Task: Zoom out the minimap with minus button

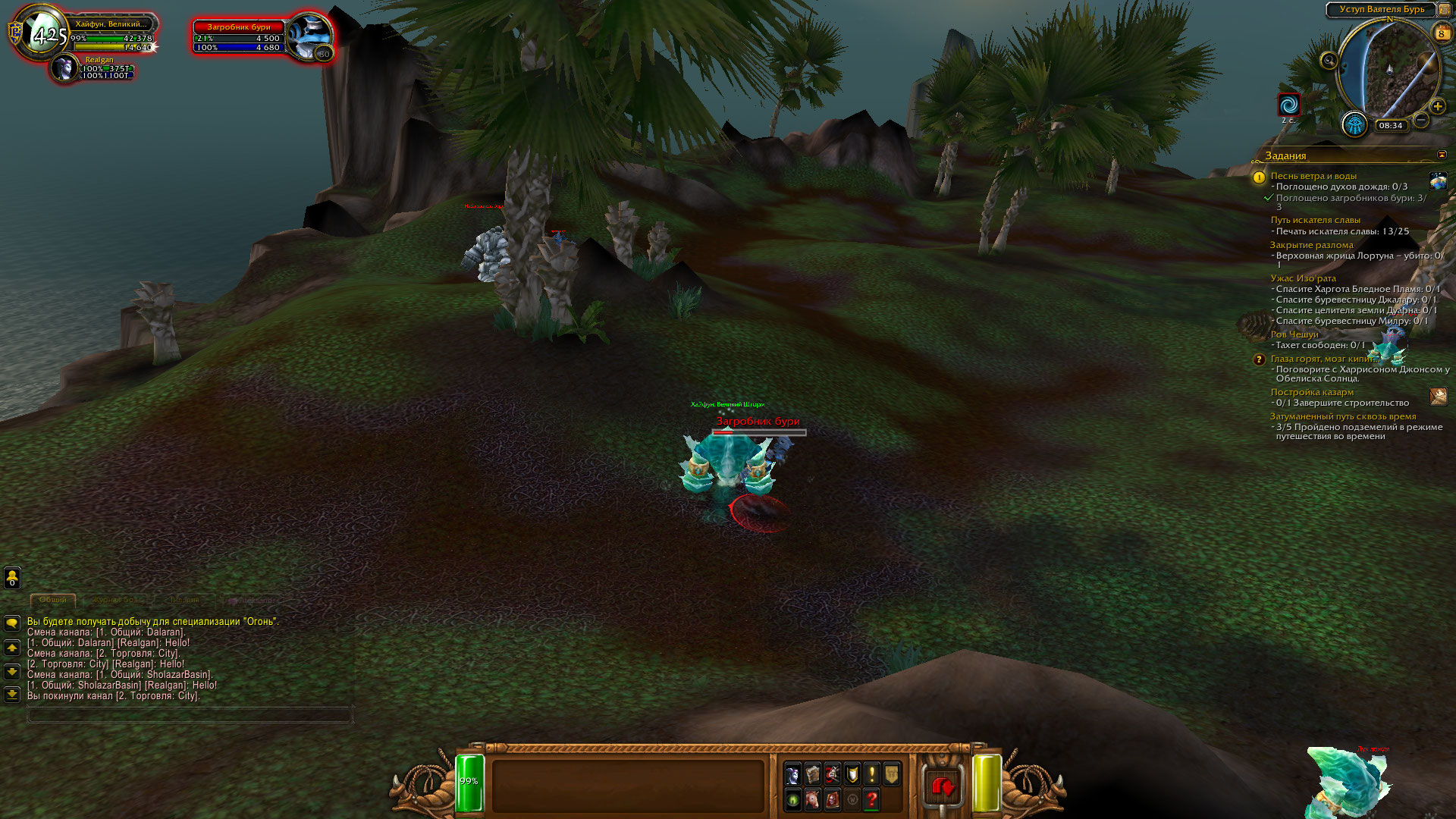Action: (1421, 120)
